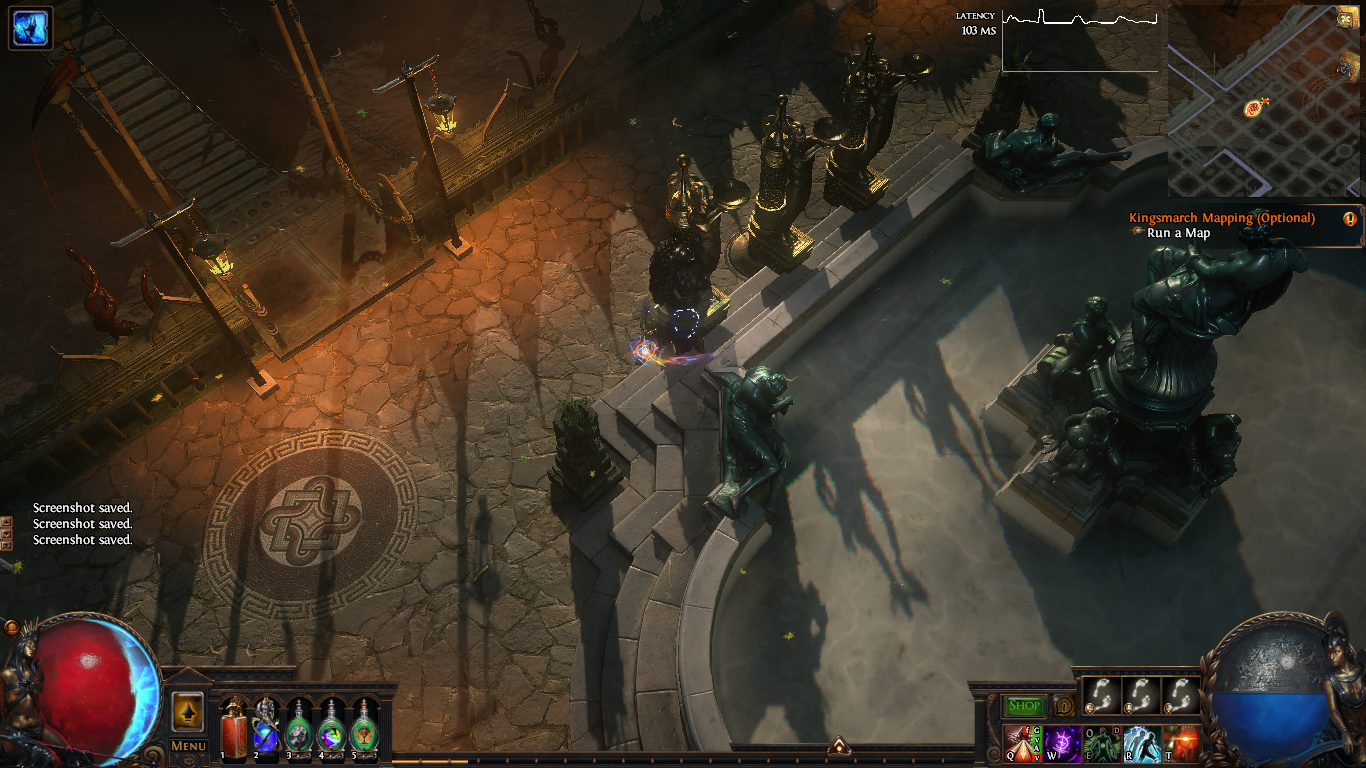Click the blue buff icon at top-left
Viewport: 1366px width, 768px height.
(x=31, y=28)
